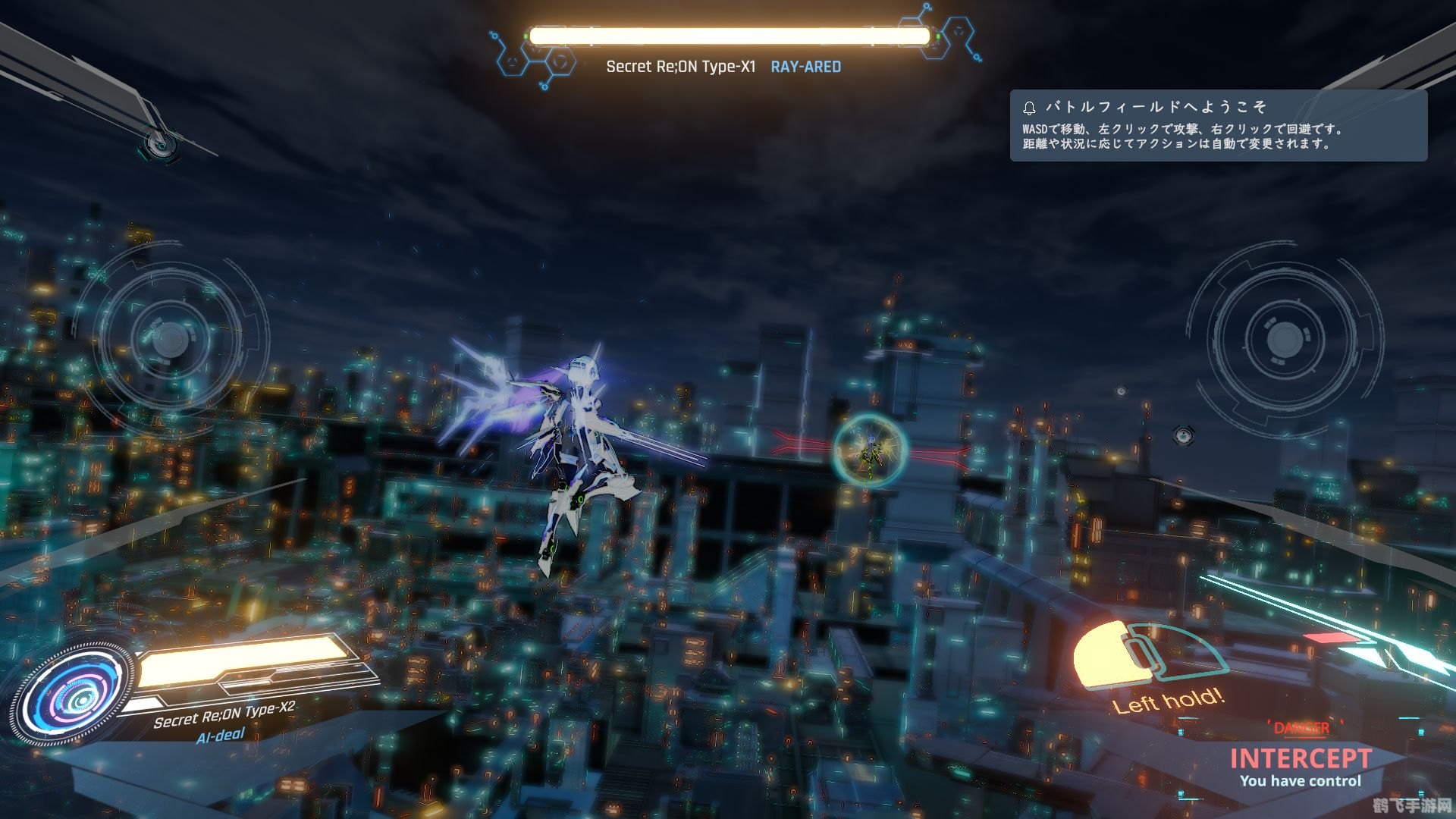Tap the left circular movement joystick
This screenshot has height=819, width=1456.
[x=170, y=339]
